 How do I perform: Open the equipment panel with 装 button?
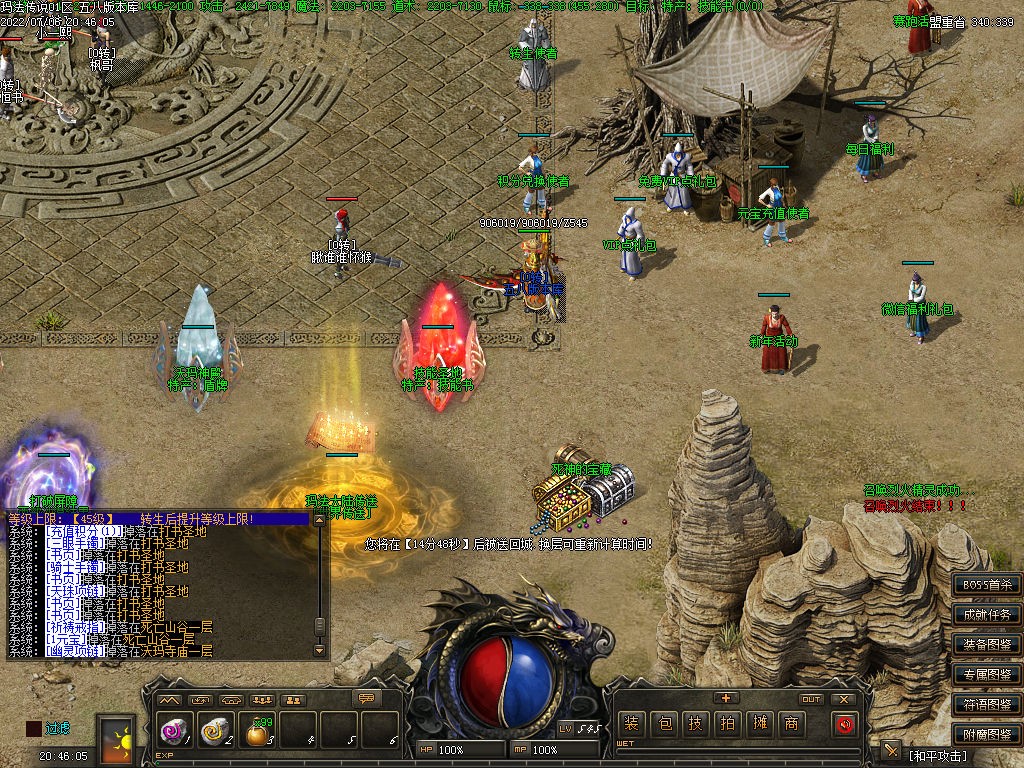(631, 723)
